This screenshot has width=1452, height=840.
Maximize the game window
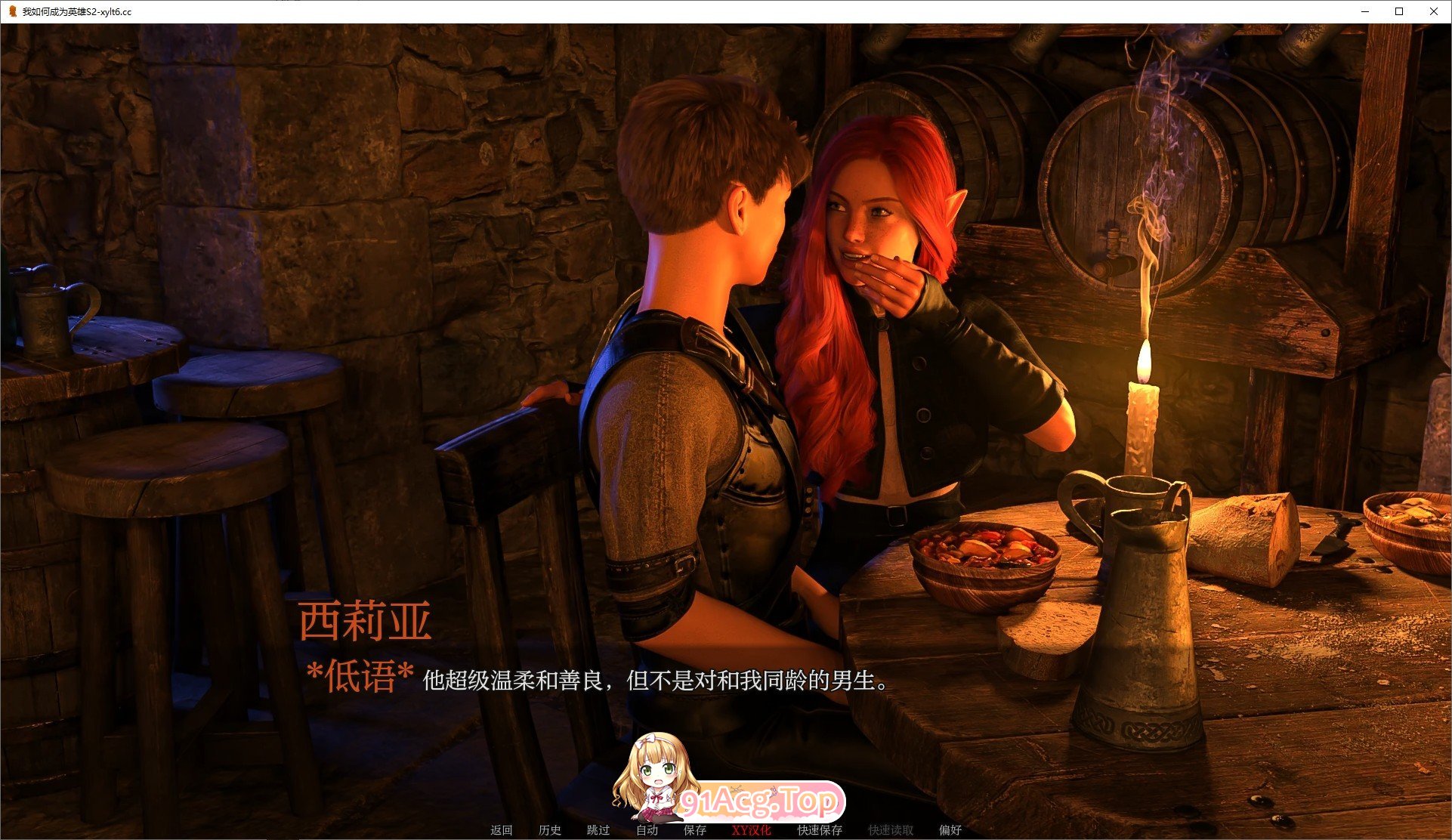tap(1399, 11)
